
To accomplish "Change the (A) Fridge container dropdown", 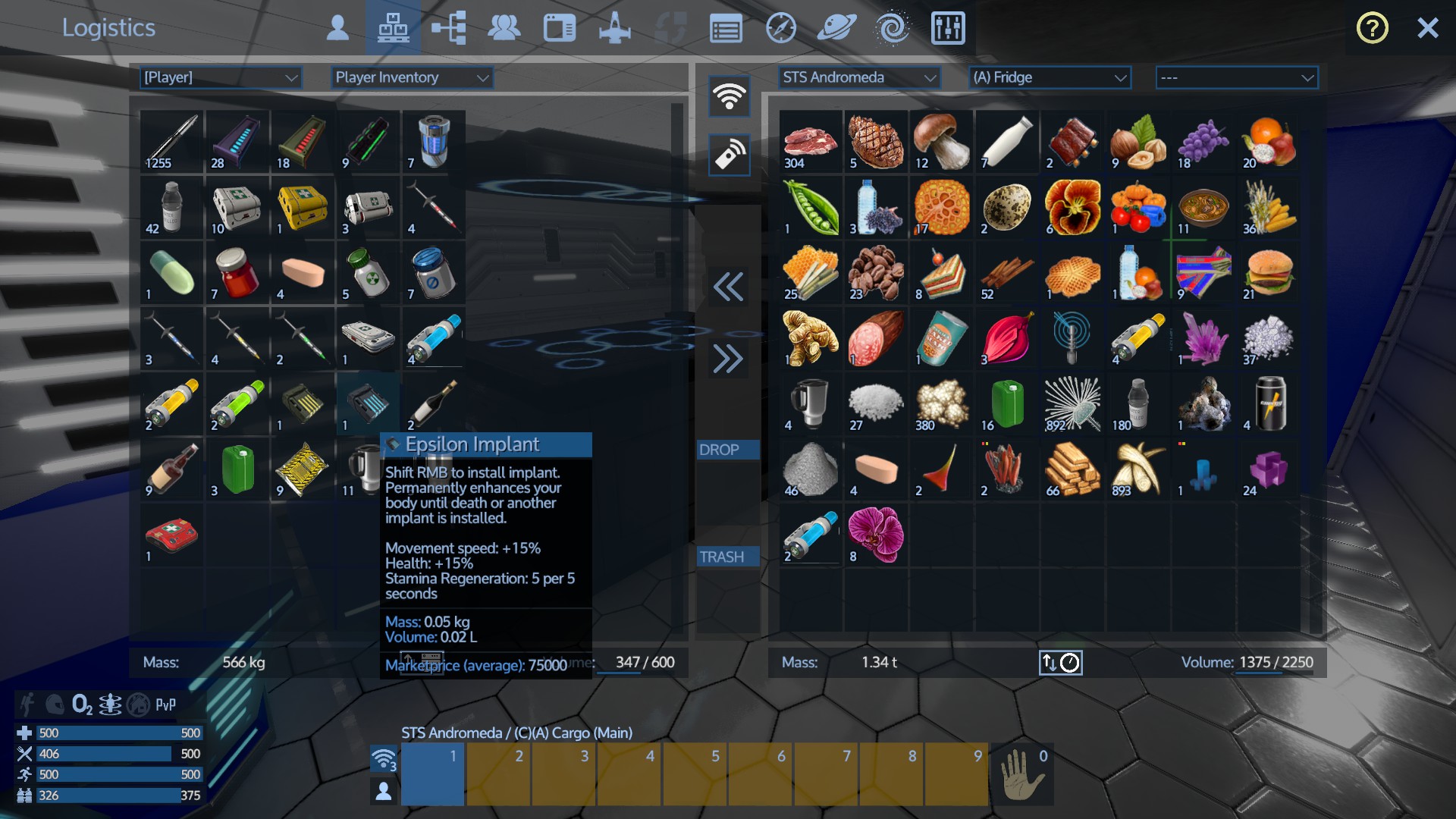I will [x=1050, y=77].
